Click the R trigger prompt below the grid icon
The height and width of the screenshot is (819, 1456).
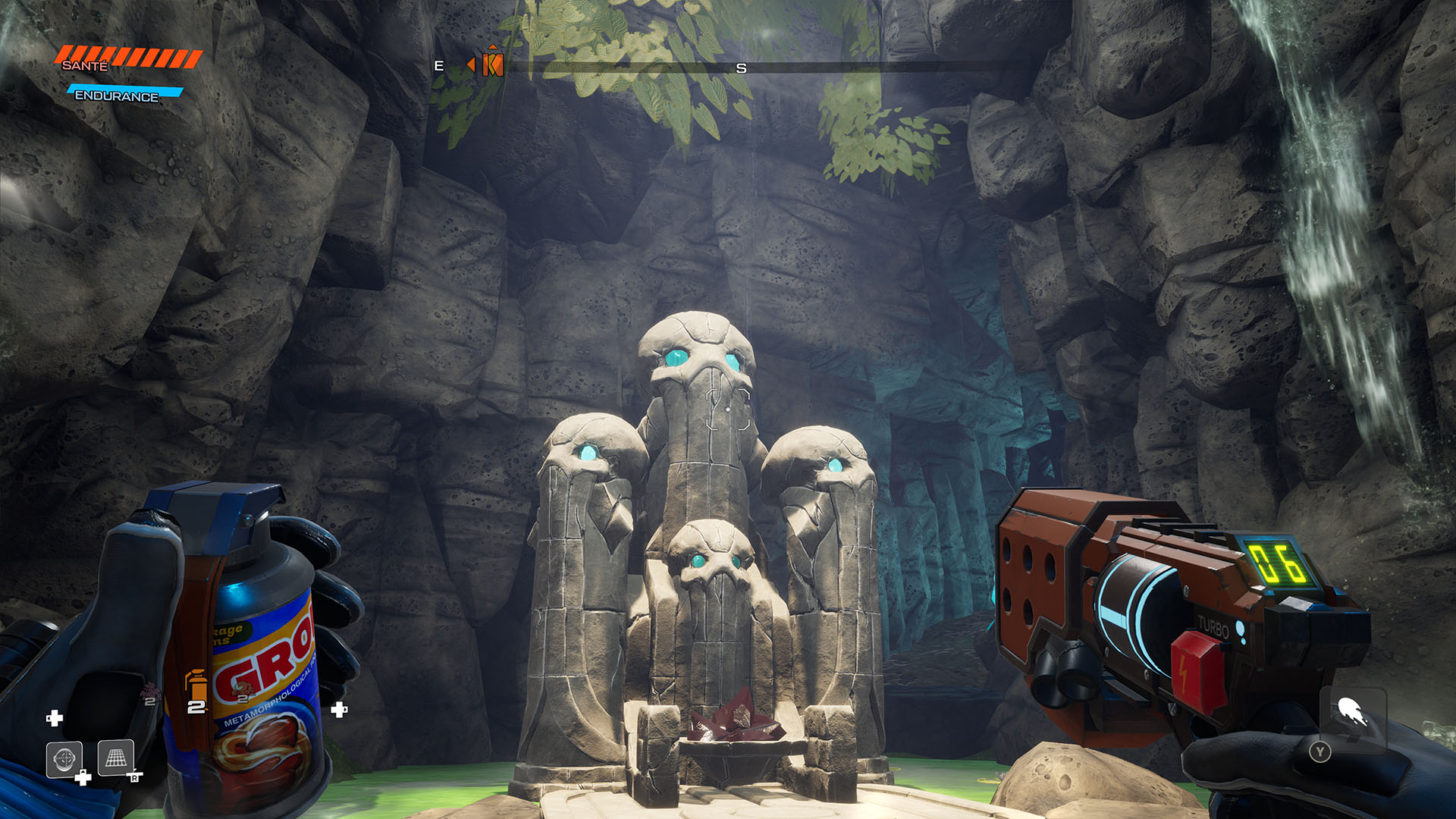pos(135,778)
